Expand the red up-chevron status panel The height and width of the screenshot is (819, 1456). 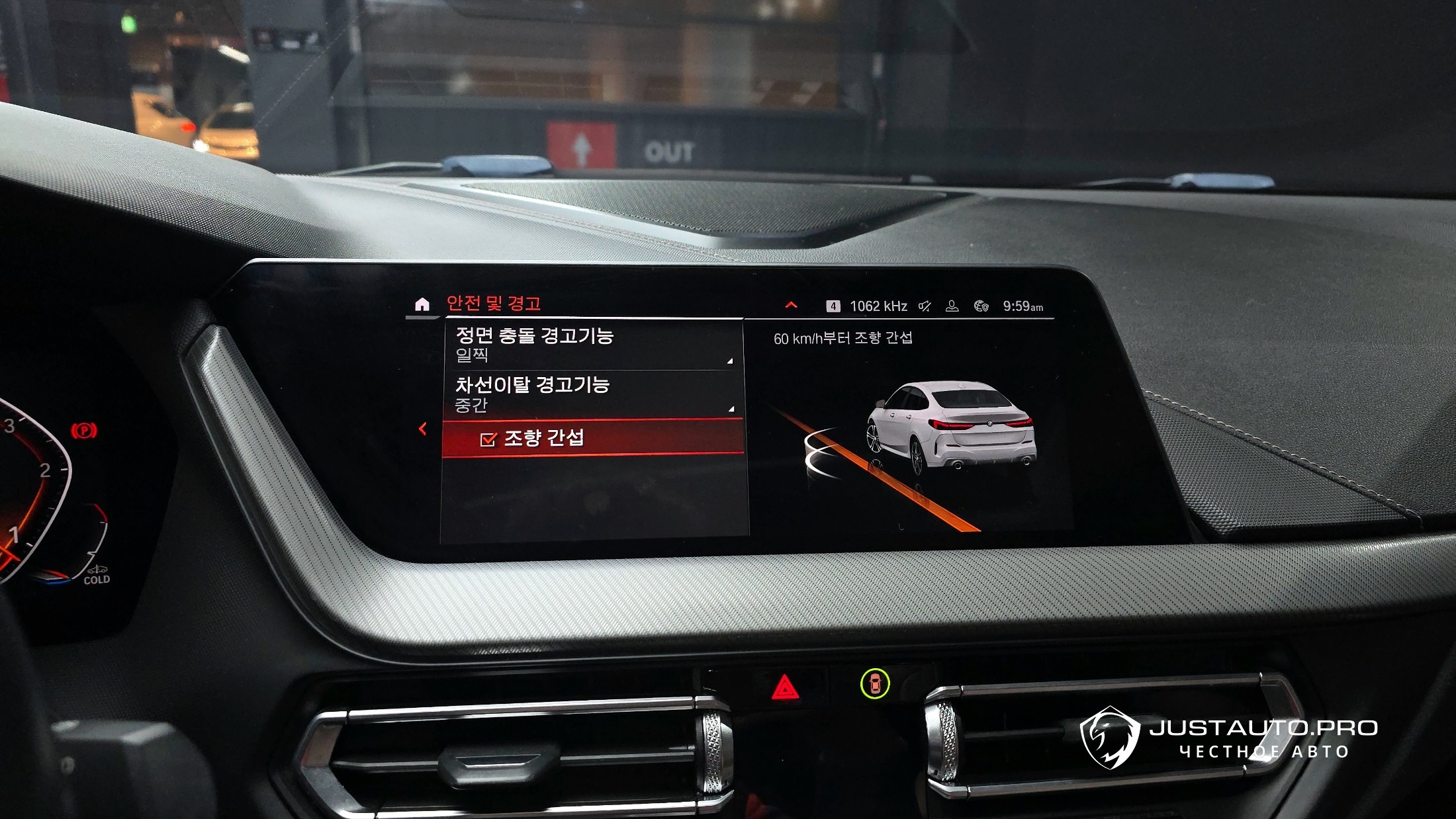791,306
